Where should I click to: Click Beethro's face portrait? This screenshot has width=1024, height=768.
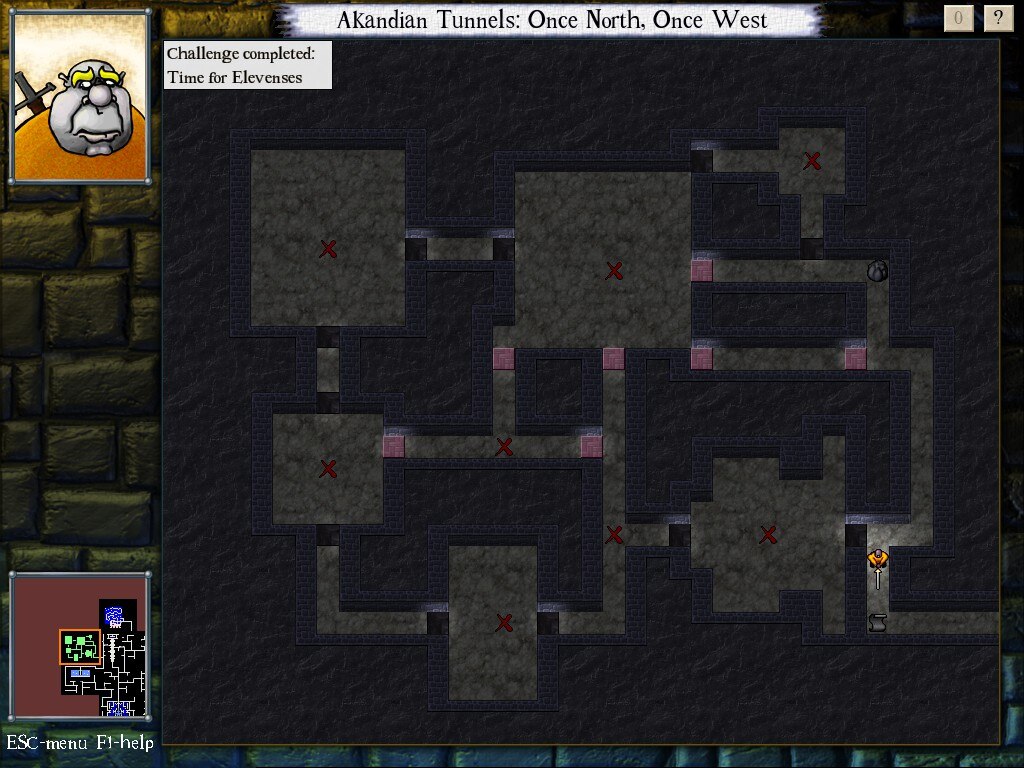click(x=80, y=96)
